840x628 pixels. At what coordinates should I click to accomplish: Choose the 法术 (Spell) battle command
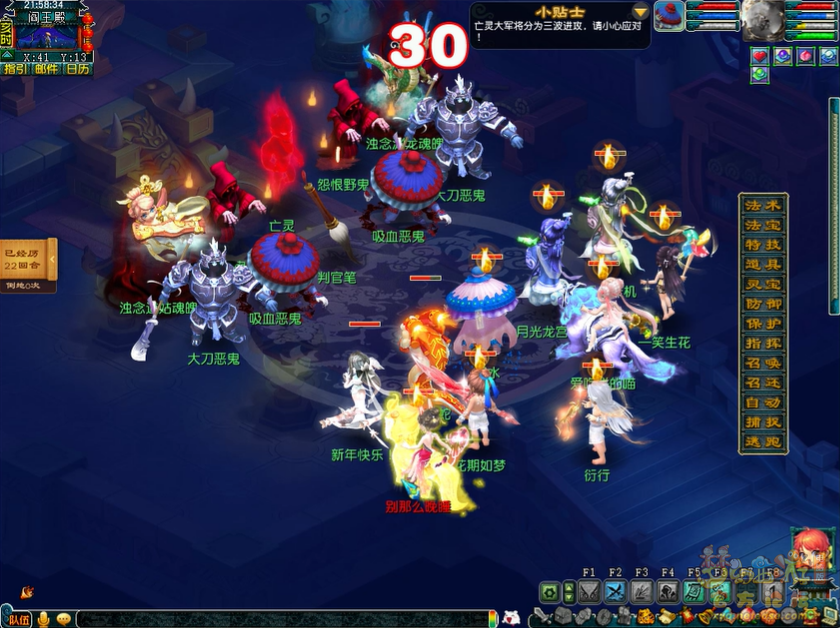click(x=764, y=205)
